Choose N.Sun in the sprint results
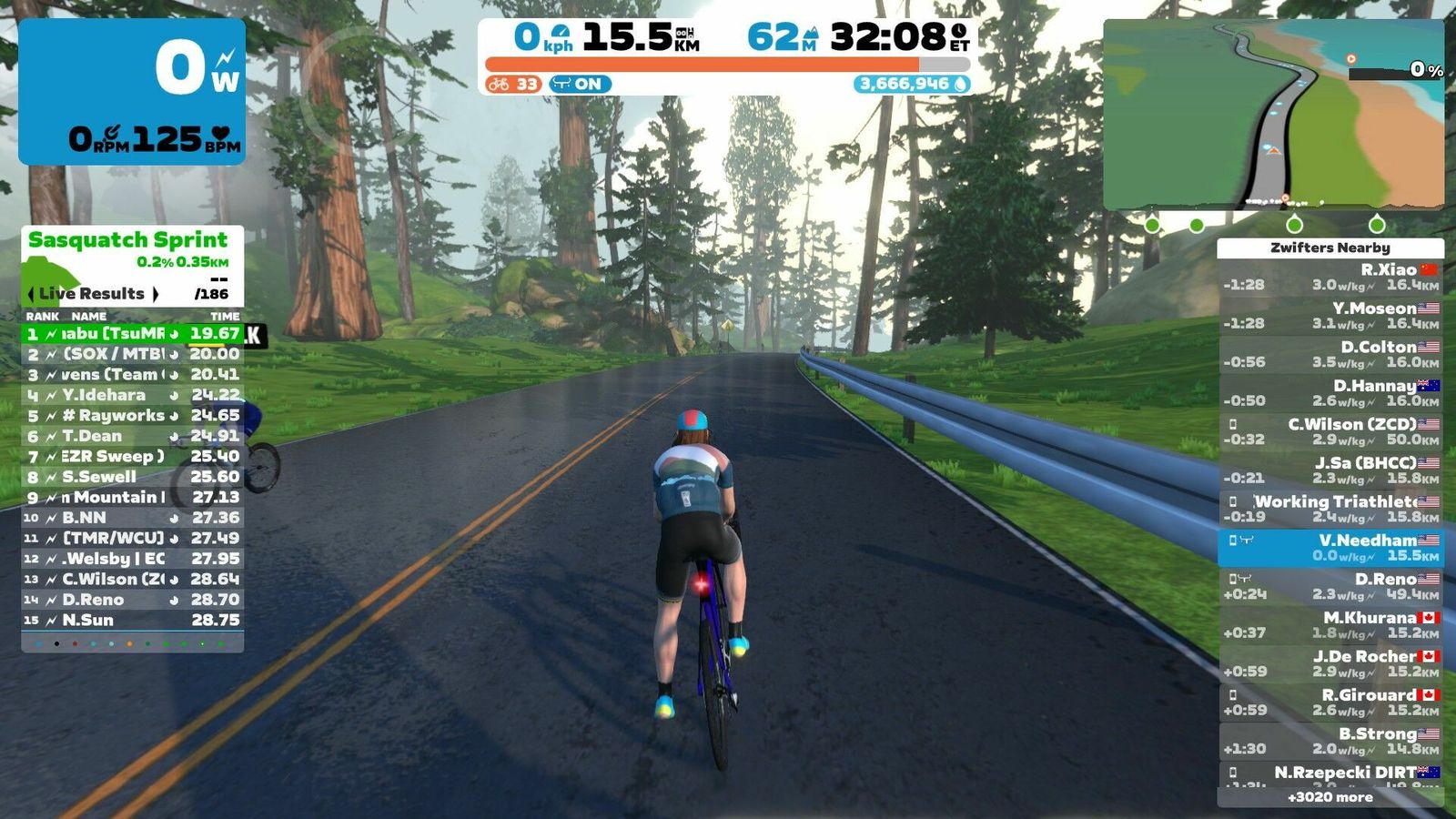The height and width of the screenshot is (819, 1456). click(x=132, y=620)
